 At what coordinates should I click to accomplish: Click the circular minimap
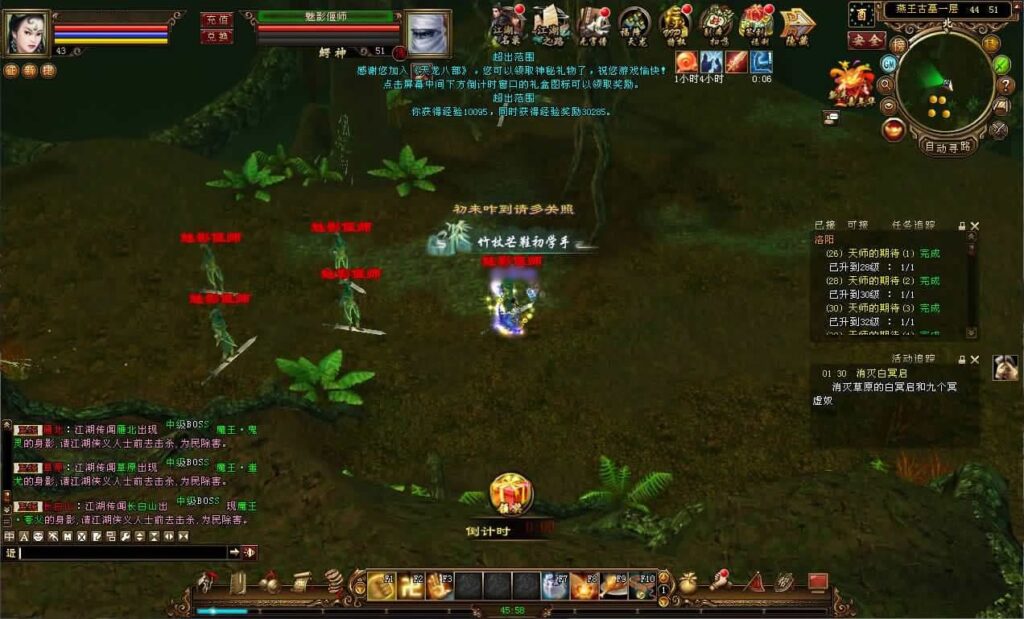pos(944,85)
